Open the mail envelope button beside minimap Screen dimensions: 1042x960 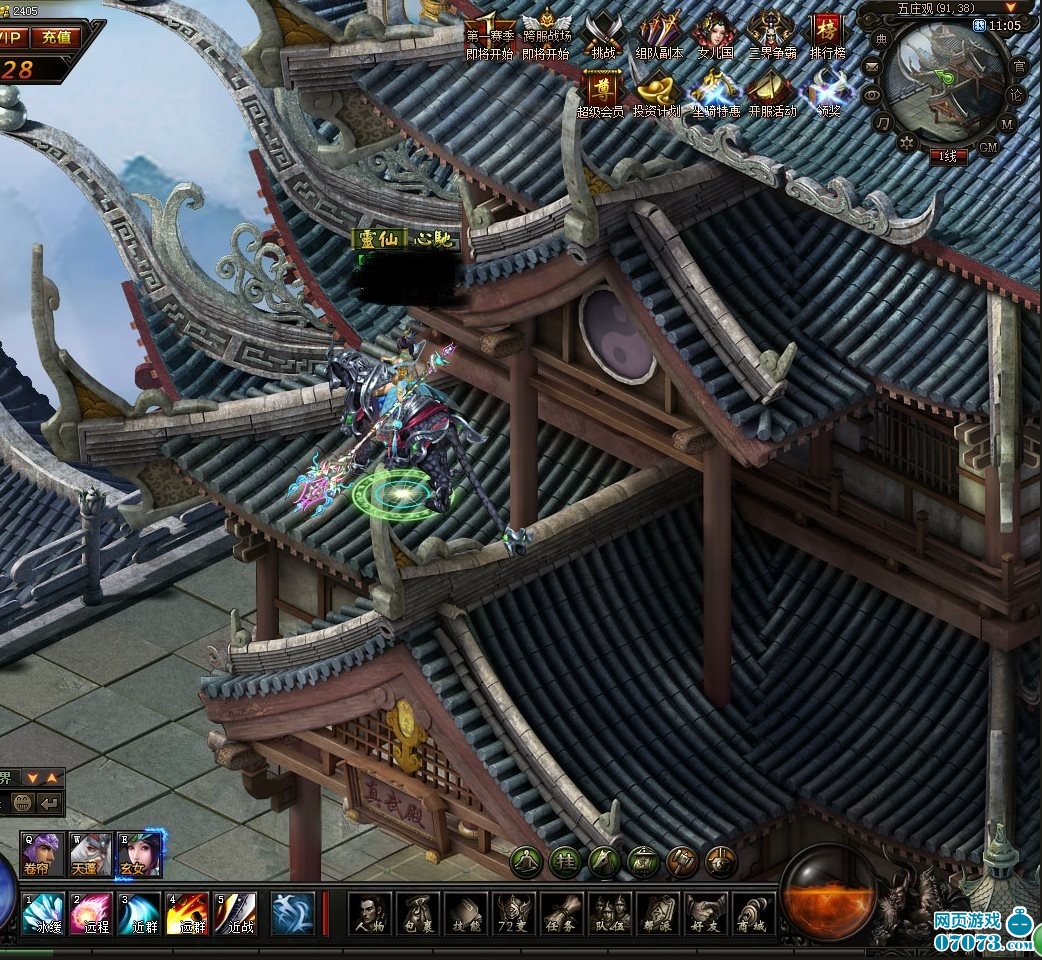point(872,68)
